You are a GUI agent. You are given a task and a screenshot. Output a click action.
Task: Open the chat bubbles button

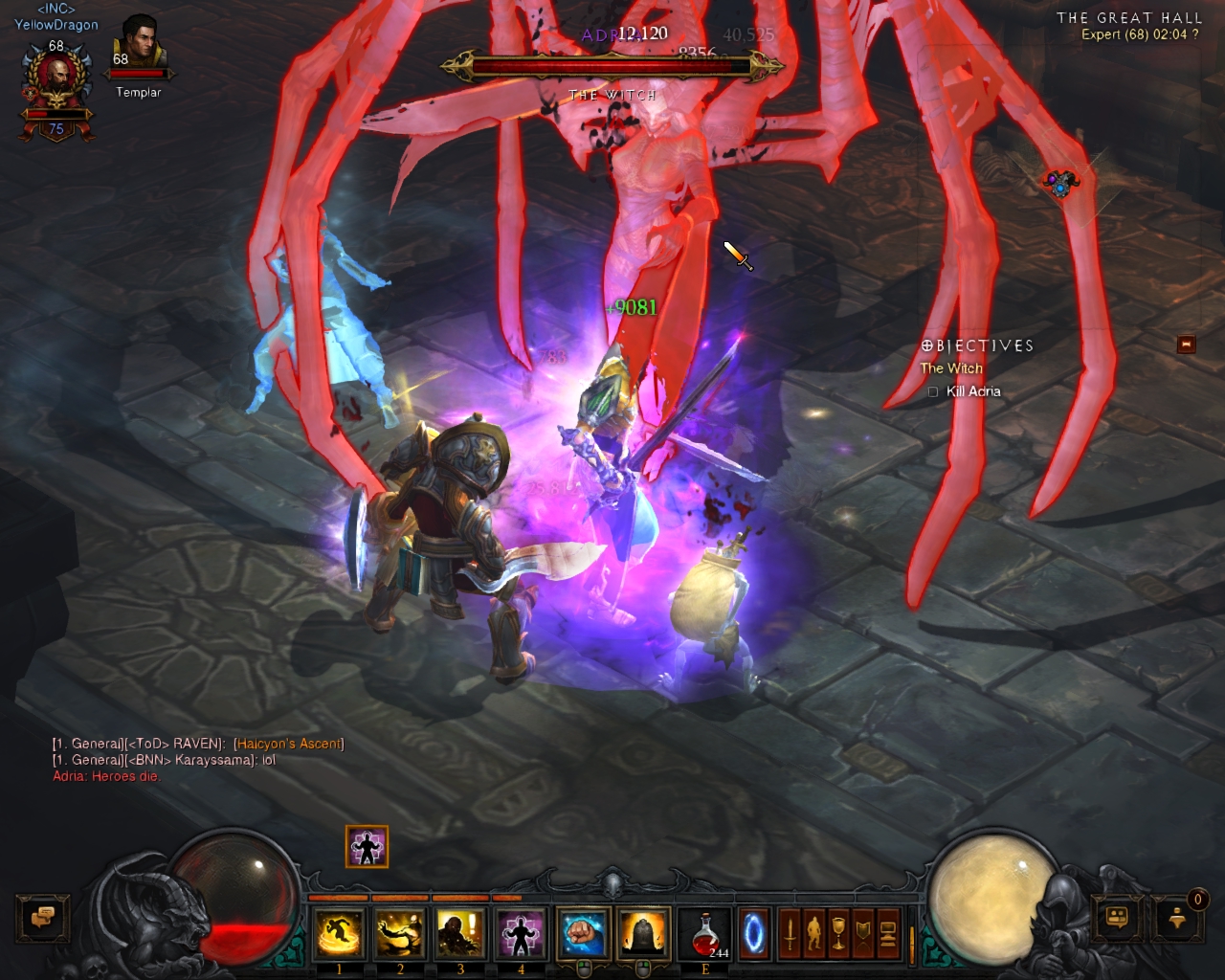coord(42,918)
